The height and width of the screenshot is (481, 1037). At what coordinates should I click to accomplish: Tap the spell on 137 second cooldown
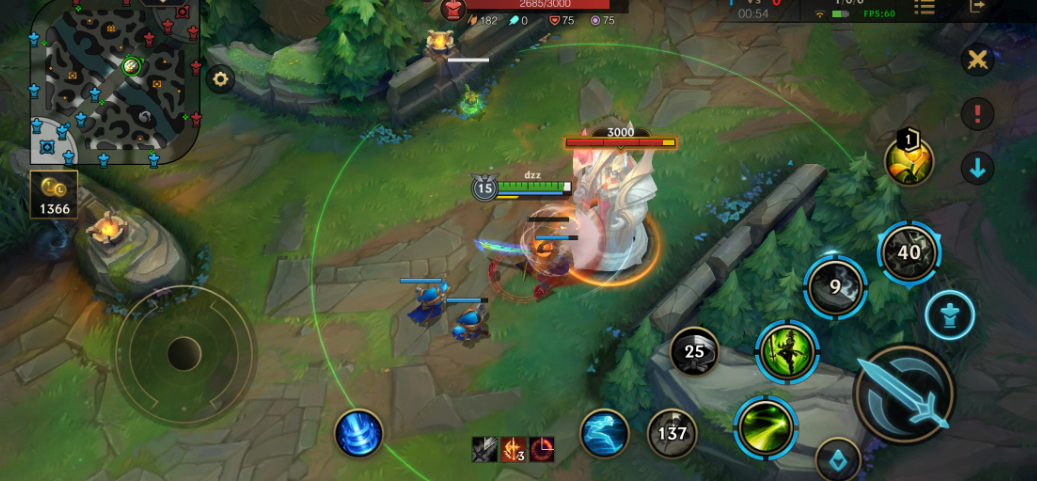pos(672,433)
